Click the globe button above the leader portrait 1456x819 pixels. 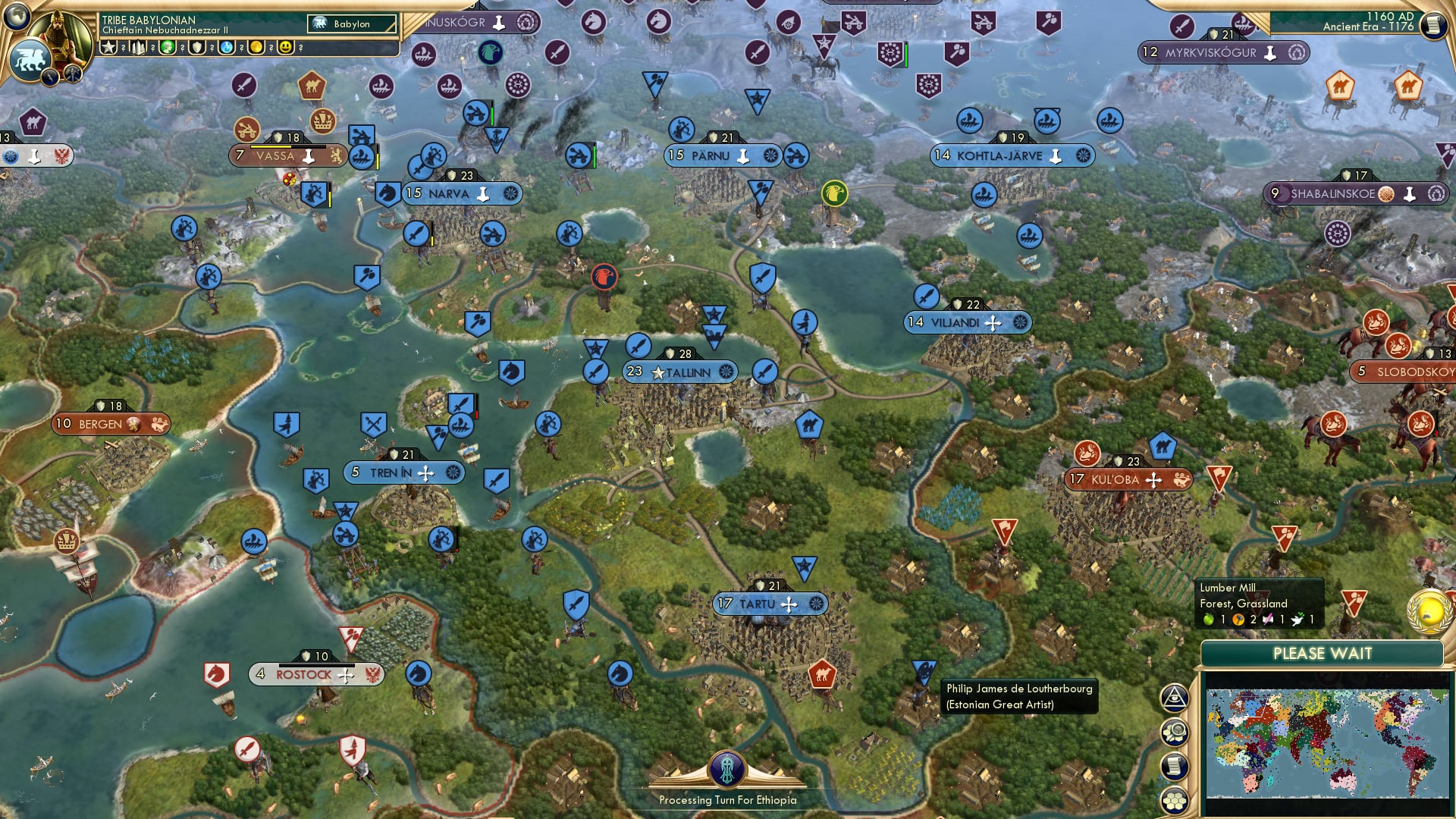[x=15, y=17]
